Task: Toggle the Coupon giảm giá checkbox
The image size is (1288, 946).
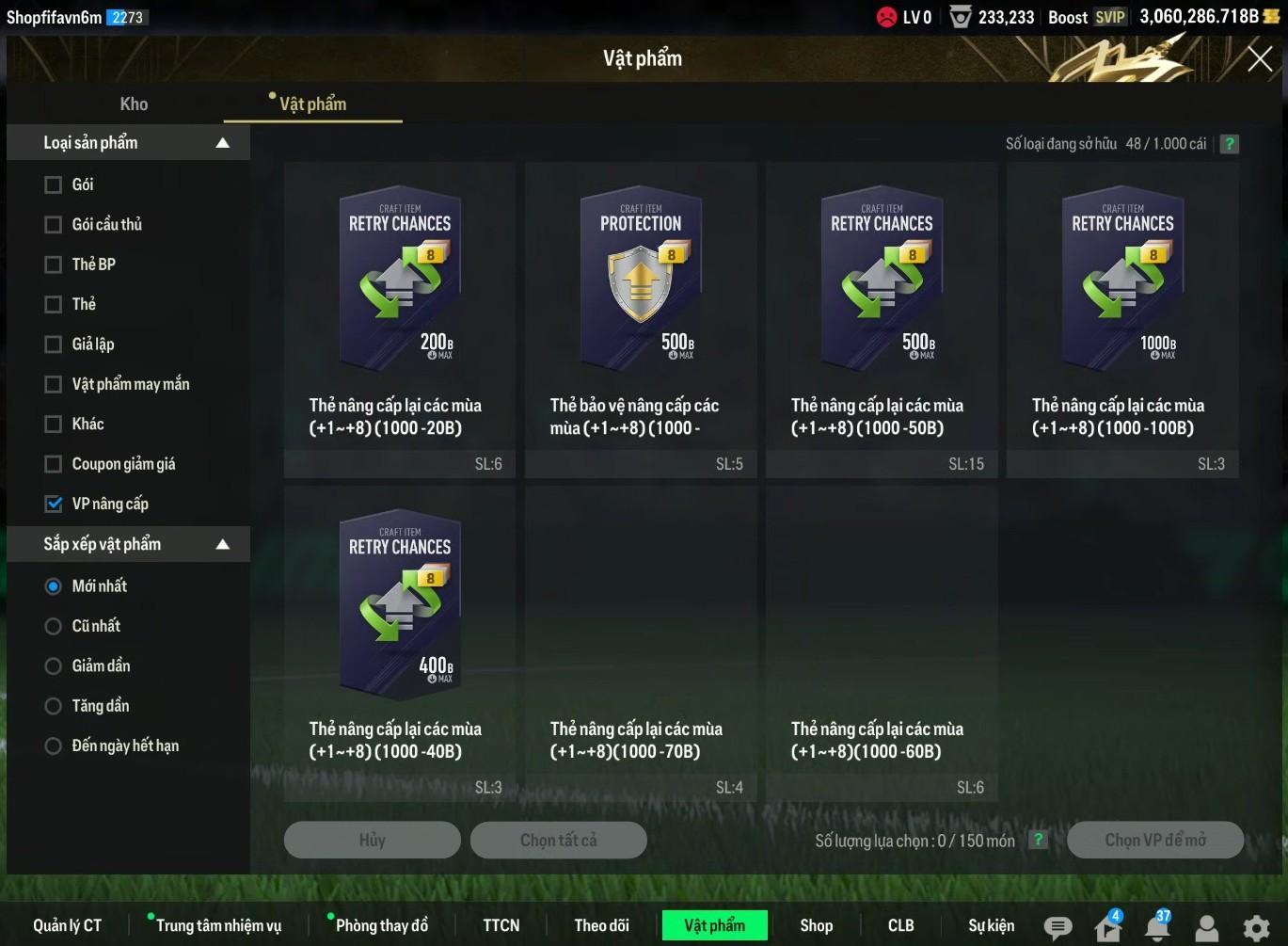Action: 54,464
